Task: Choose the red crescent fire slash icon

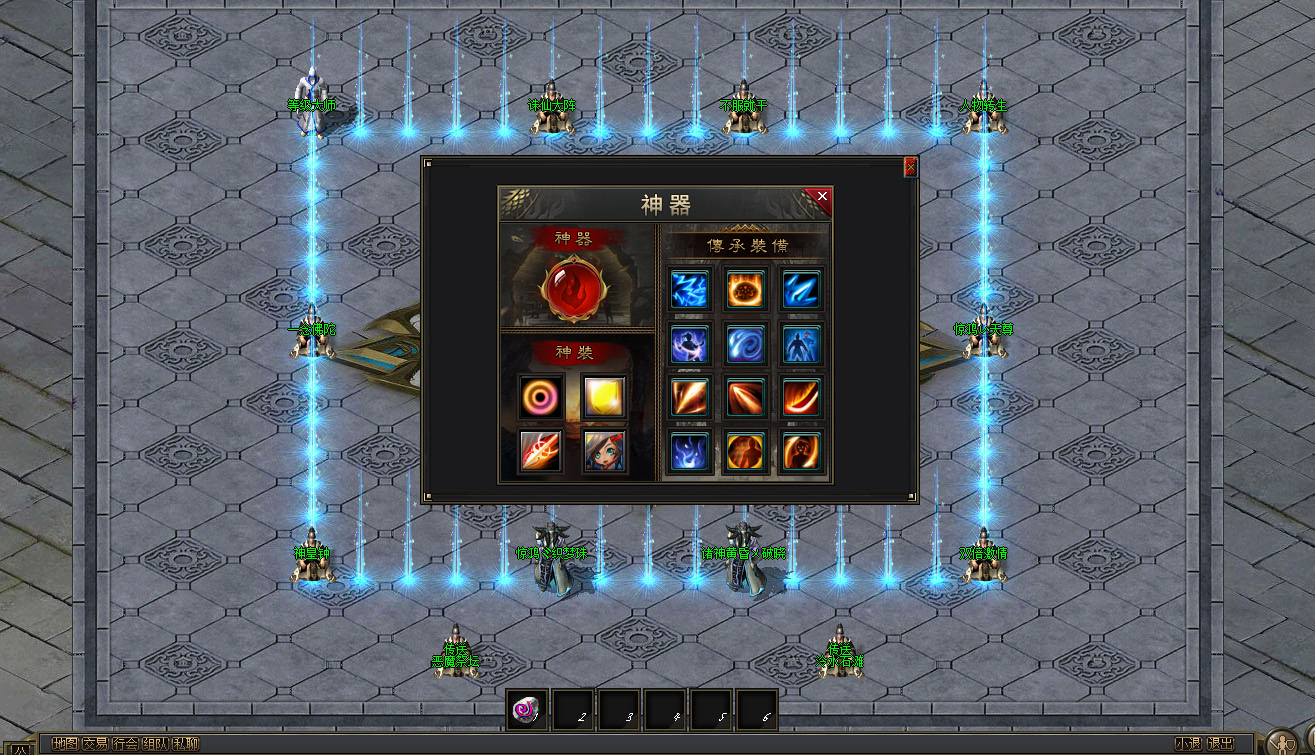Action: (x=802, y=397)
